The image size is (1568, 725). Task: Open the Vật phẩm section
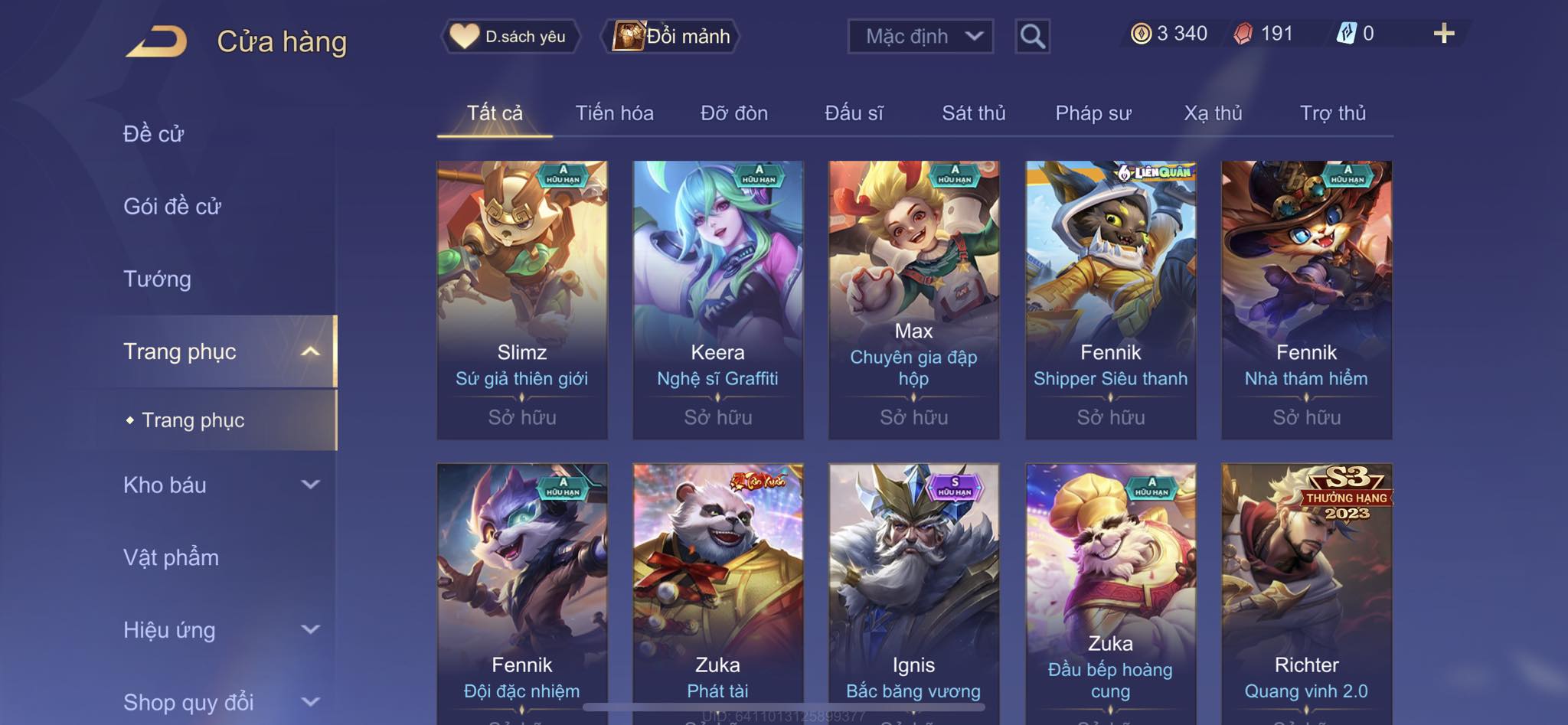point(171,557)
